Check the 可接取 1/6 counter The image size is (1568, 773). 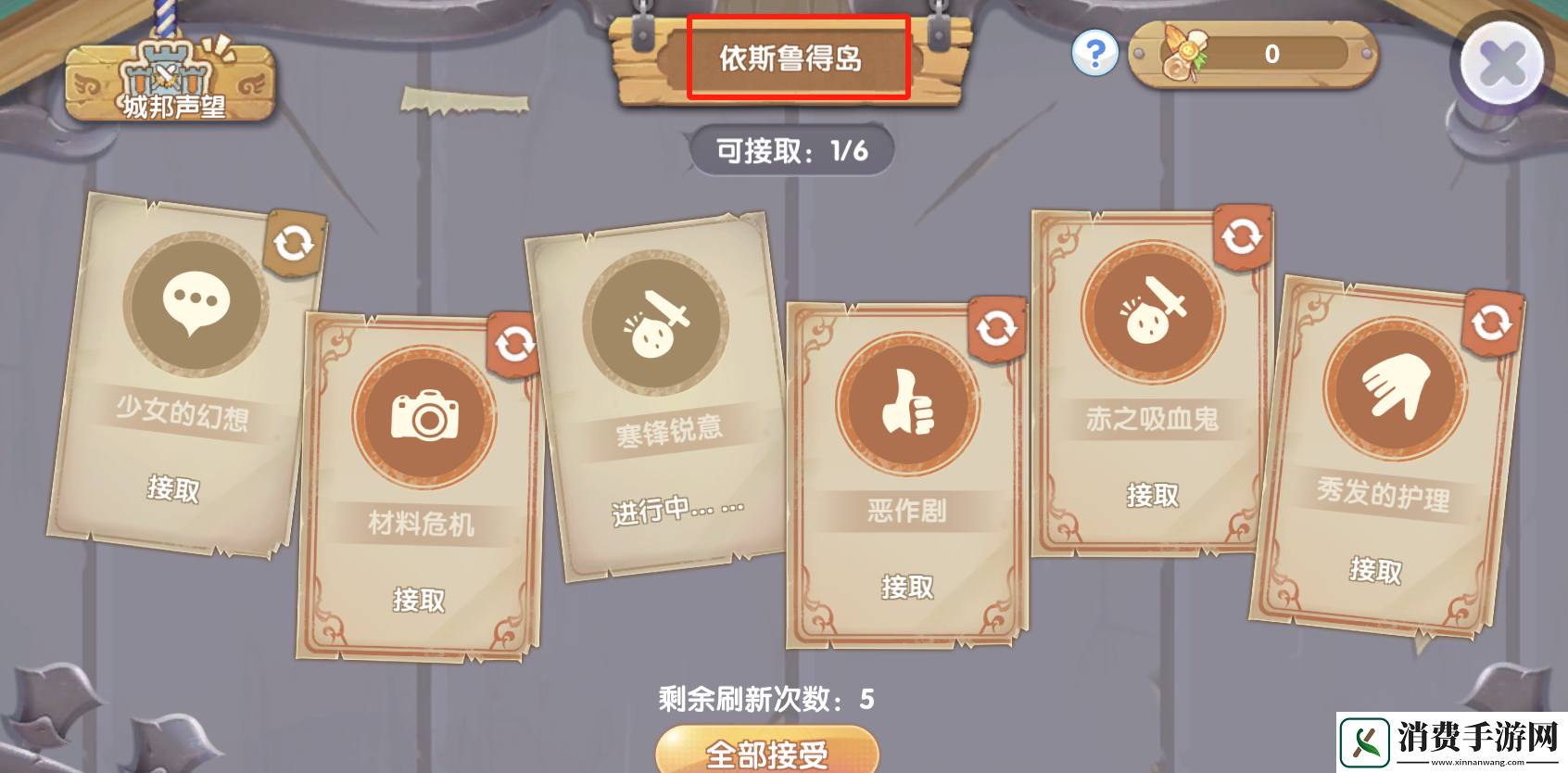coord(790,151)
